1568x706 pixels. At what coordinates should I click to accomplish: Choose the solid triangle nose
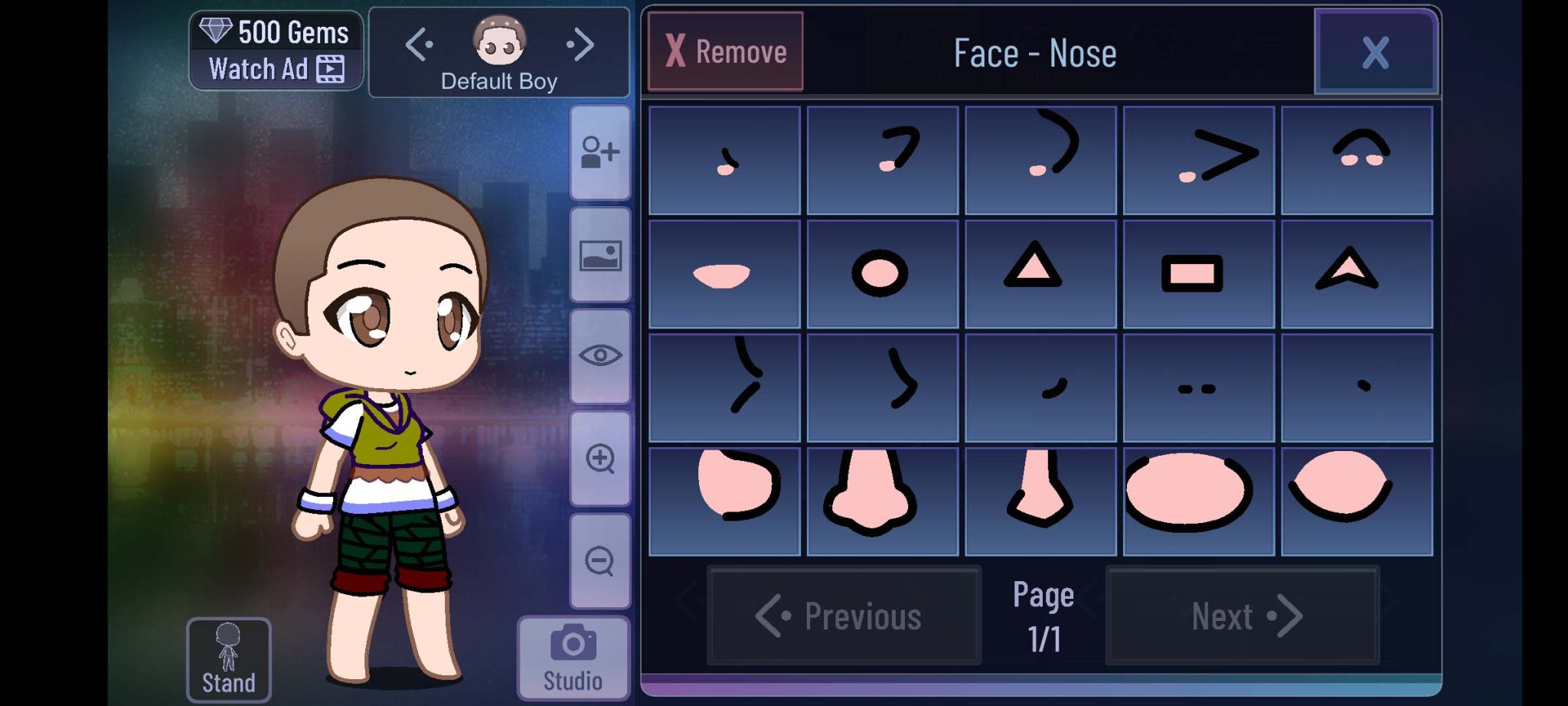[x=1040, y=274]
